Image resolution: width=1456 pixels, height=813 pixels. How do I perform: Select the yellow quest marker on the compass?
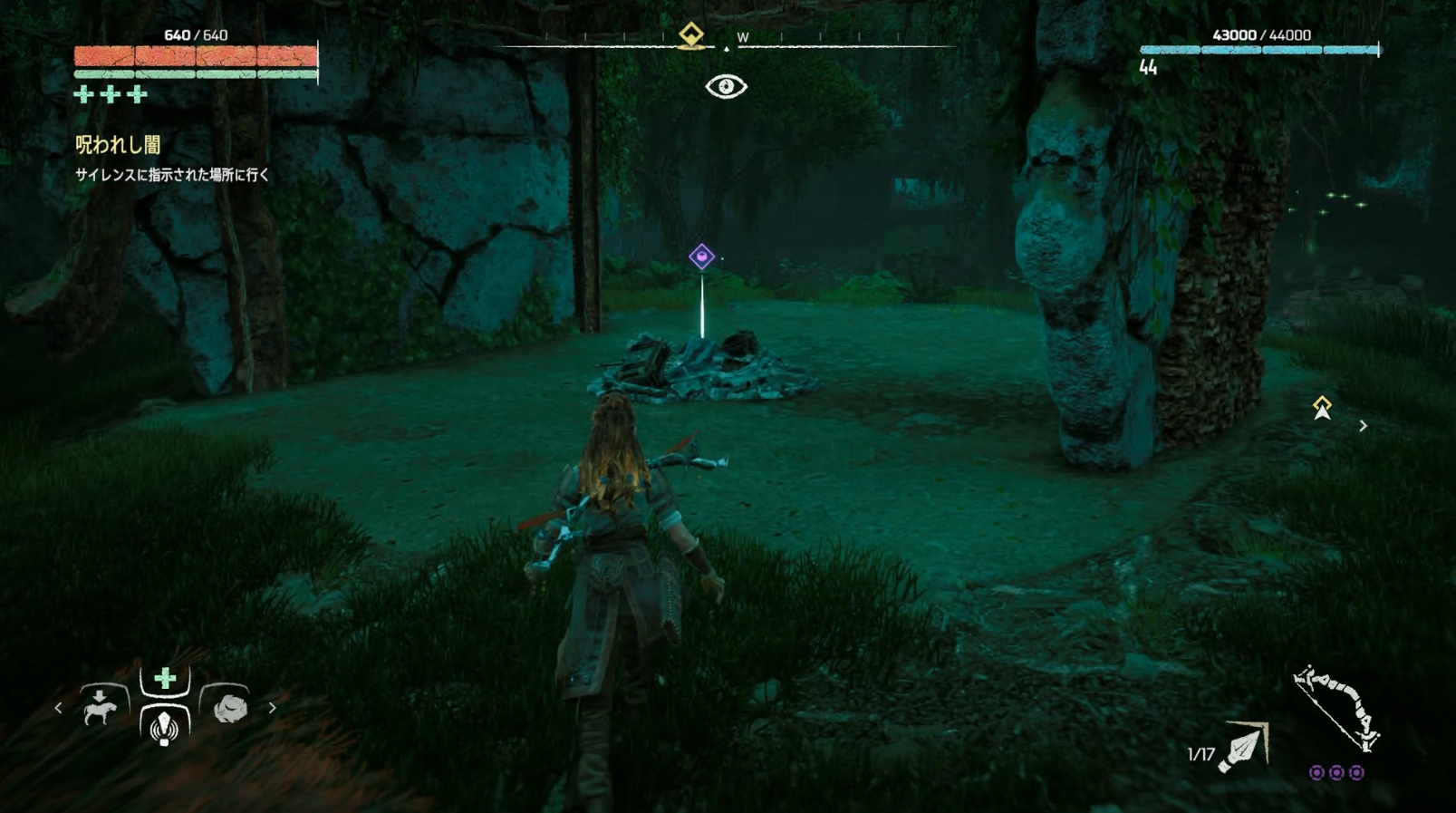(691, 35)
